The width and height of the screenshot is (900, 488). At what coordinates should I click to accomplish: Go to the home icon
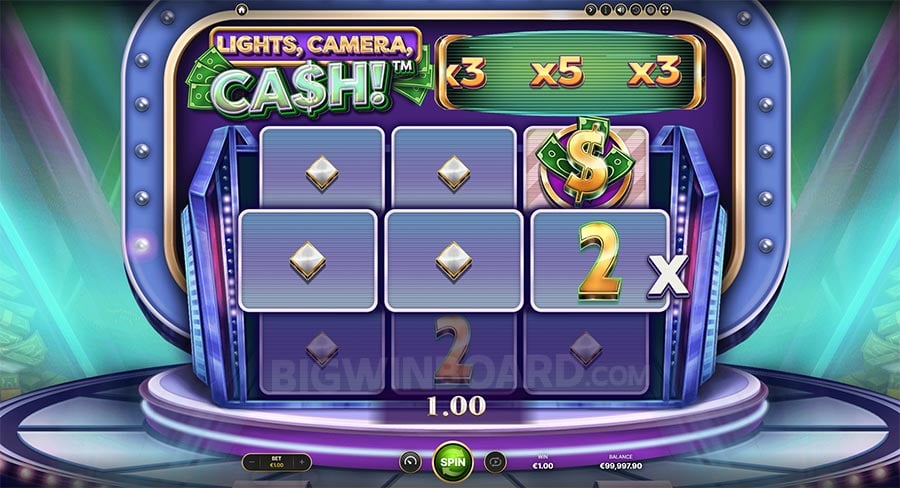(x=241, y=10)
